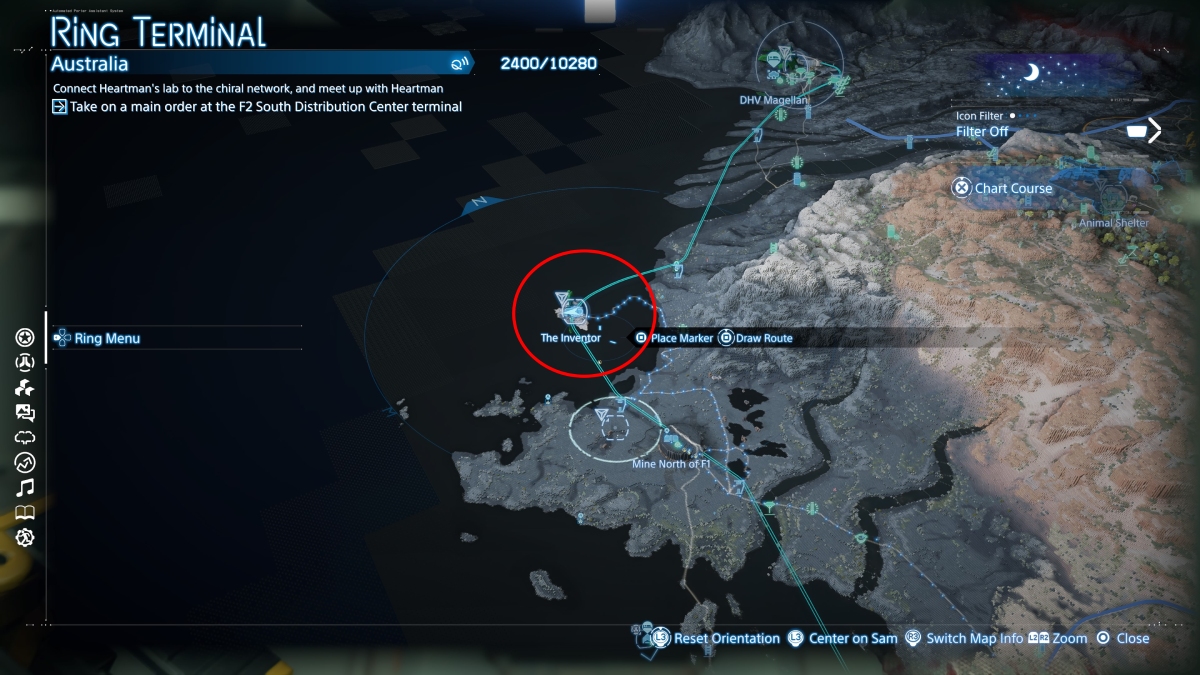Select the Animal Shelter map location
Viewport: 1200px width, 675px height.
pyautogui.click(x=1114, y=223)
